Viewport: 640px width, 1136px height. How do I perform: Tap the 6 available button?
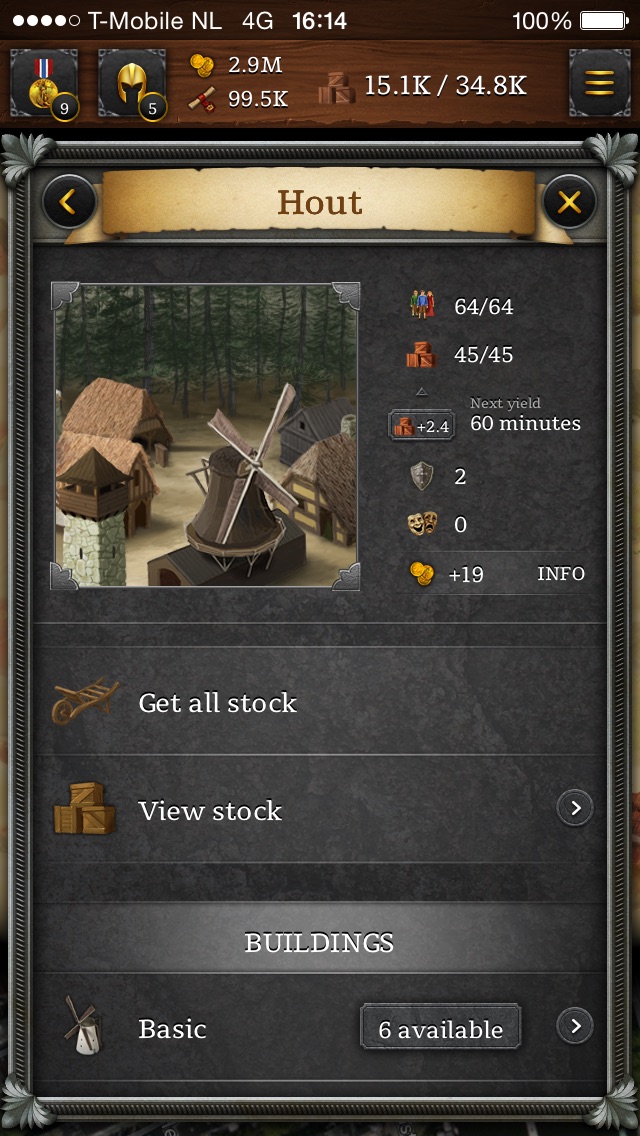(x=441, y=1029)
